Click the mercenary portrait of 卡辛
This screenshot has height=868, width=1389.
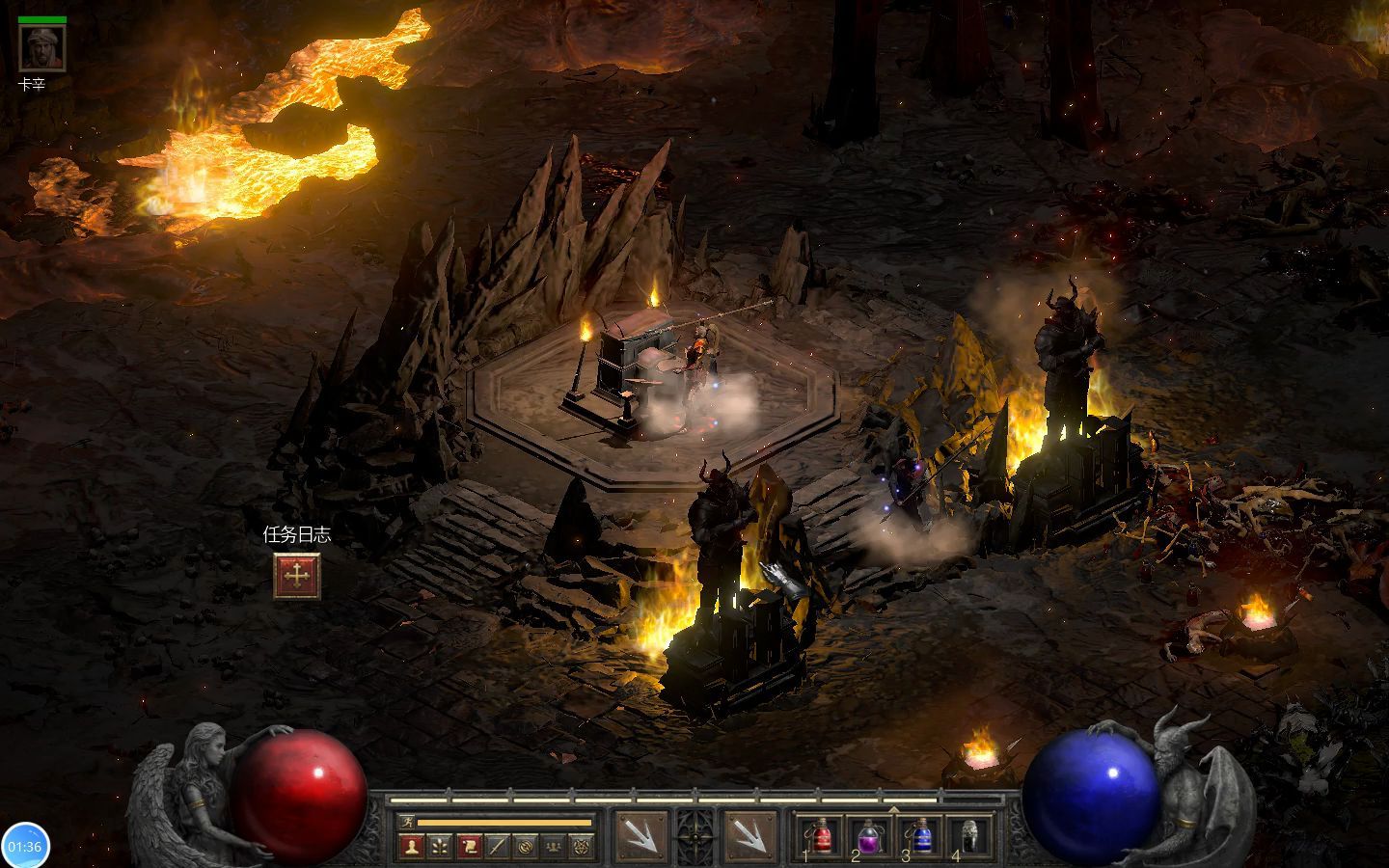tap(42, 48)
